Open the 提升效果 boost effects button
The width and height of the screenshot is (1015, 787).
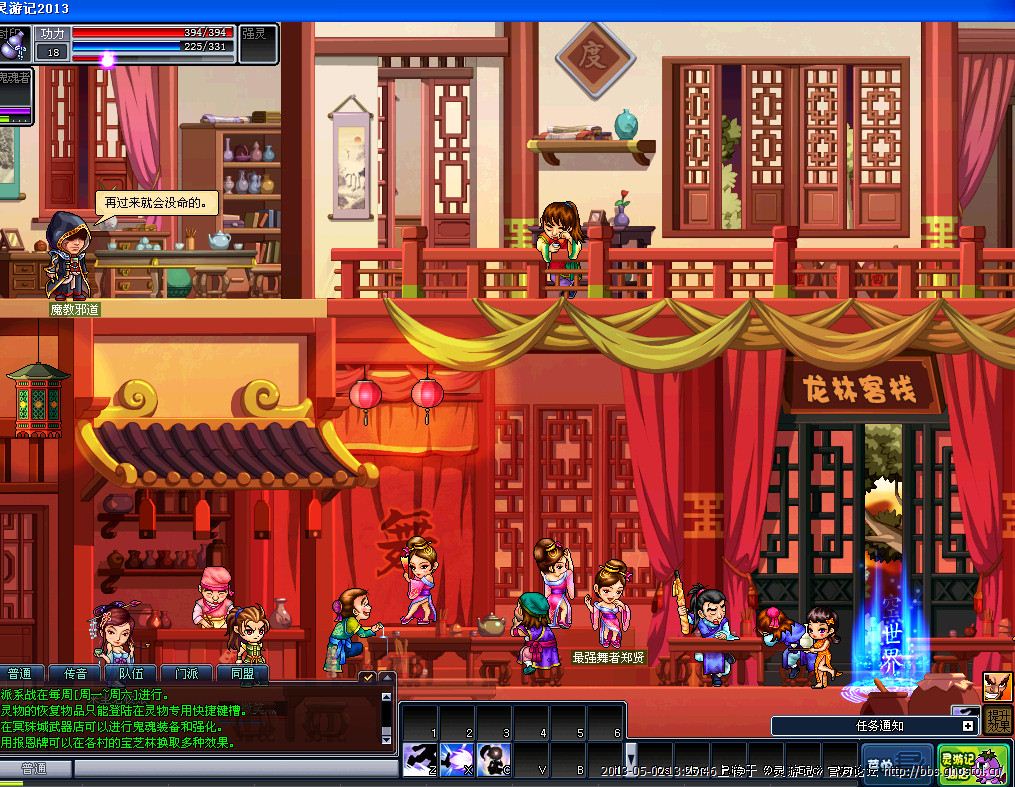point(998,720)
